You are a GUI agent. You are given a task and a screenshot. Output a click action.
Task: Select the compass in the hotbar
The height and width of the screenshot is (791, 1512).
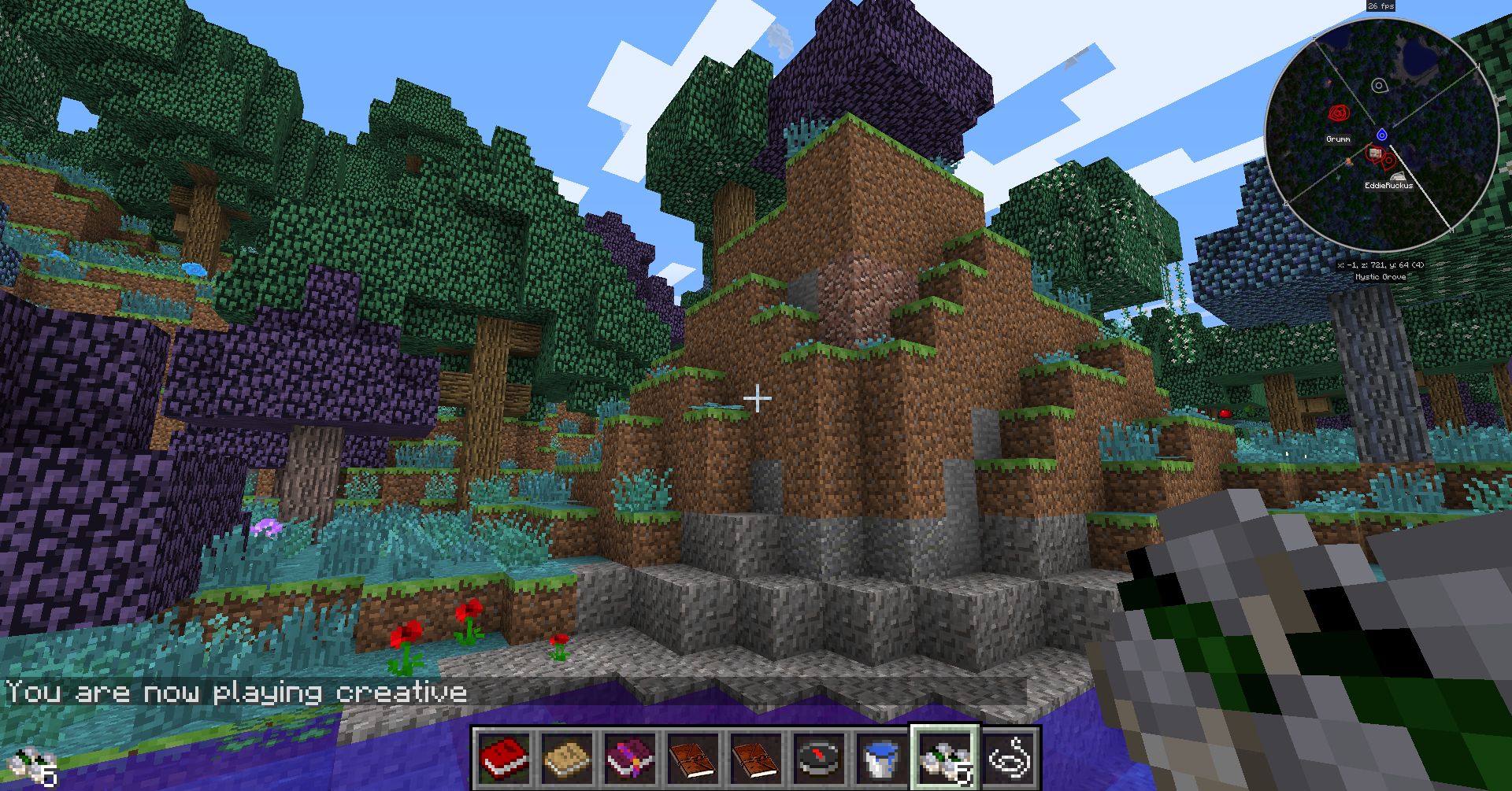click(819, 758)
